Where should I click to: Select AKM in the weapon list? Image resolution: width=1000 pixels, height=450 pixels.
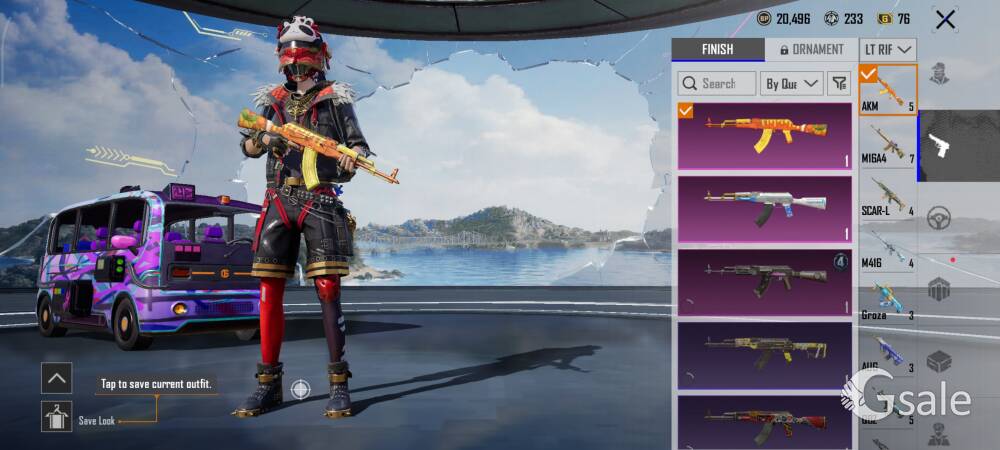click(x=888, y=90)
